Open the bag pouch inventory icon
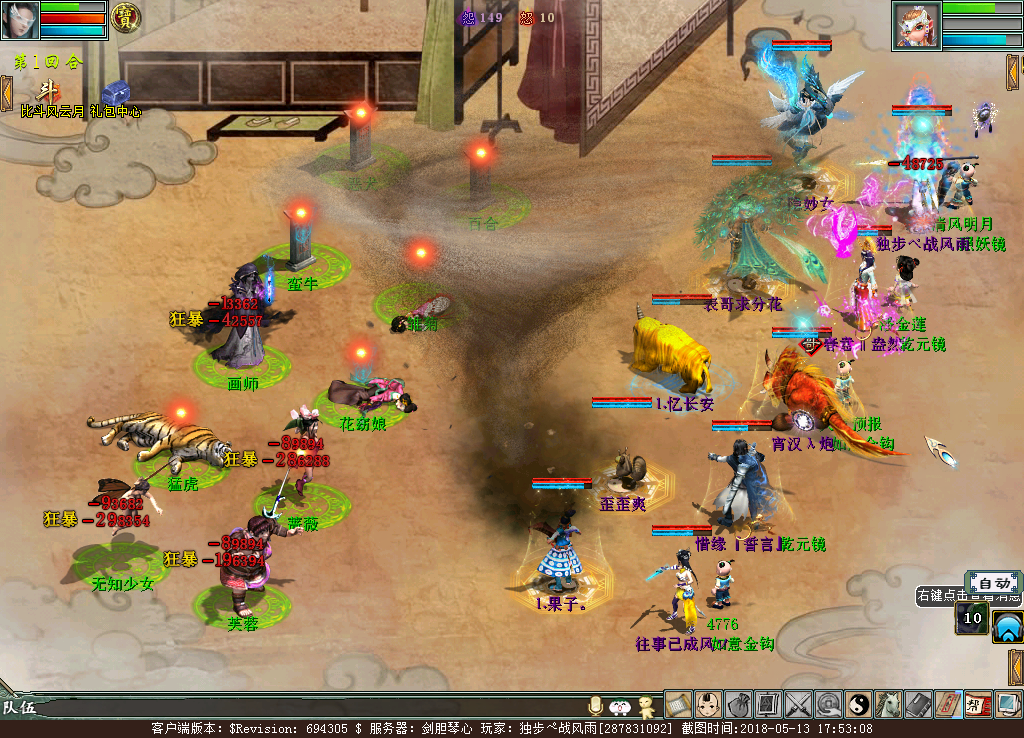1024x738 pixels. (738, 705)
